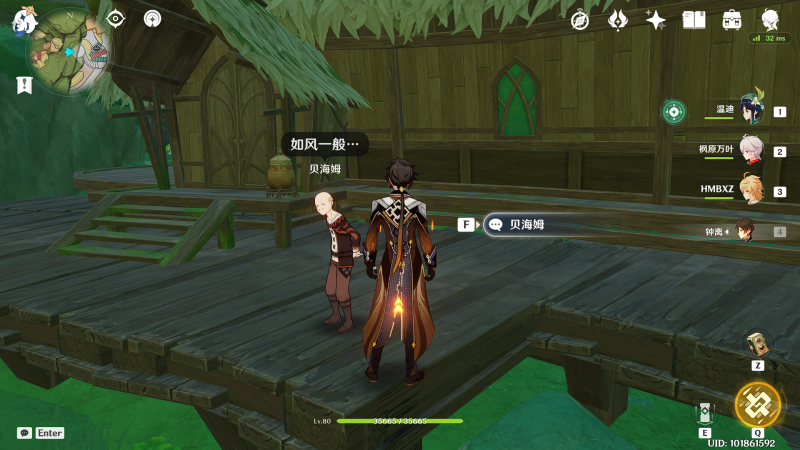Viewport: 800px width, 450px height.
Task: Switch to party member 枫原万叶
Action: [x=751, y=151]
